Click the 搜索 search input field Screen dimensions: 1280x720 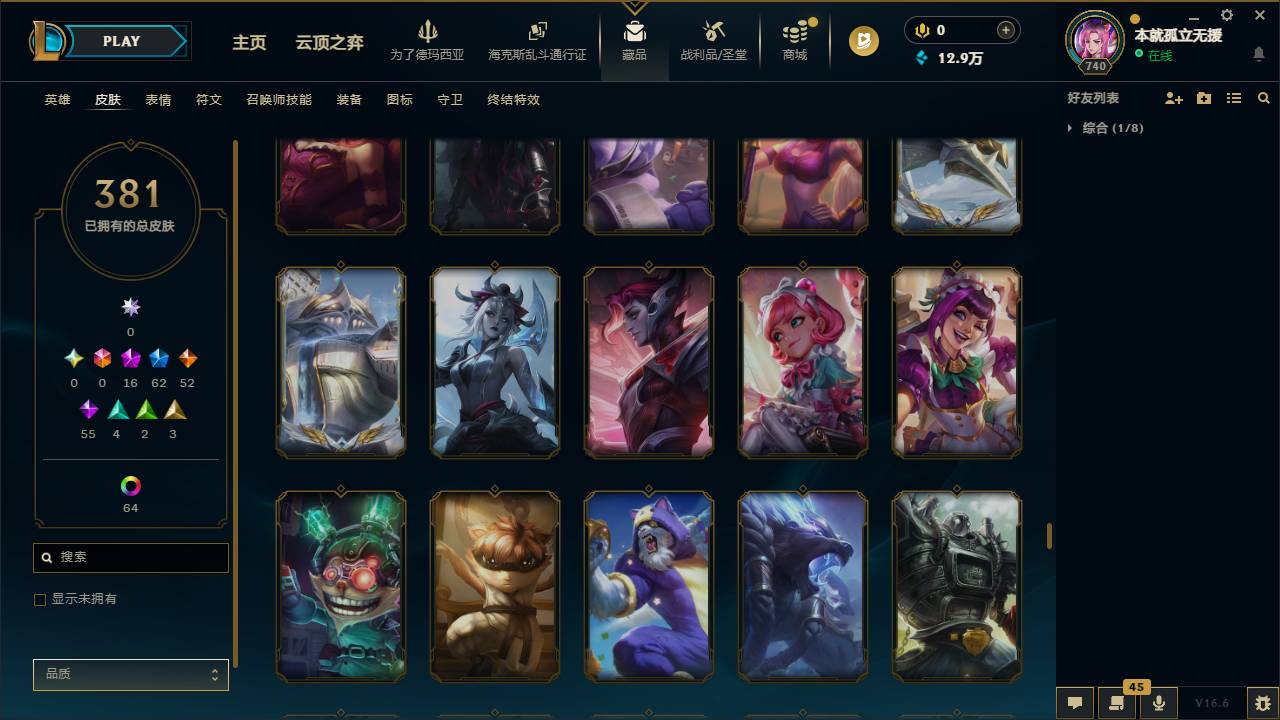pyautogui.click(x=130, y=557)
